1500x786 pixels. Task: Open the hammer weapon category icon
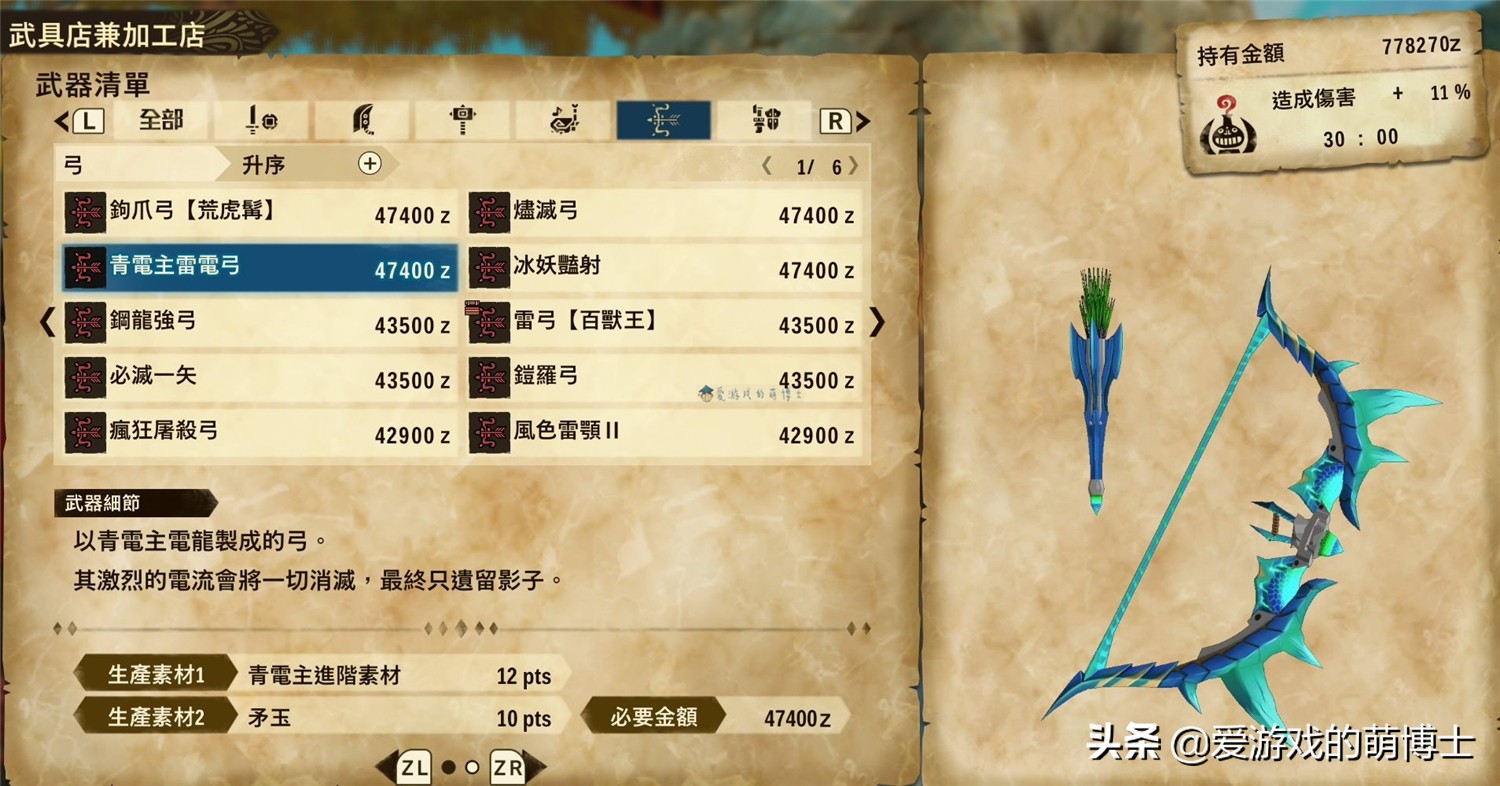click(x=461, y=118)
